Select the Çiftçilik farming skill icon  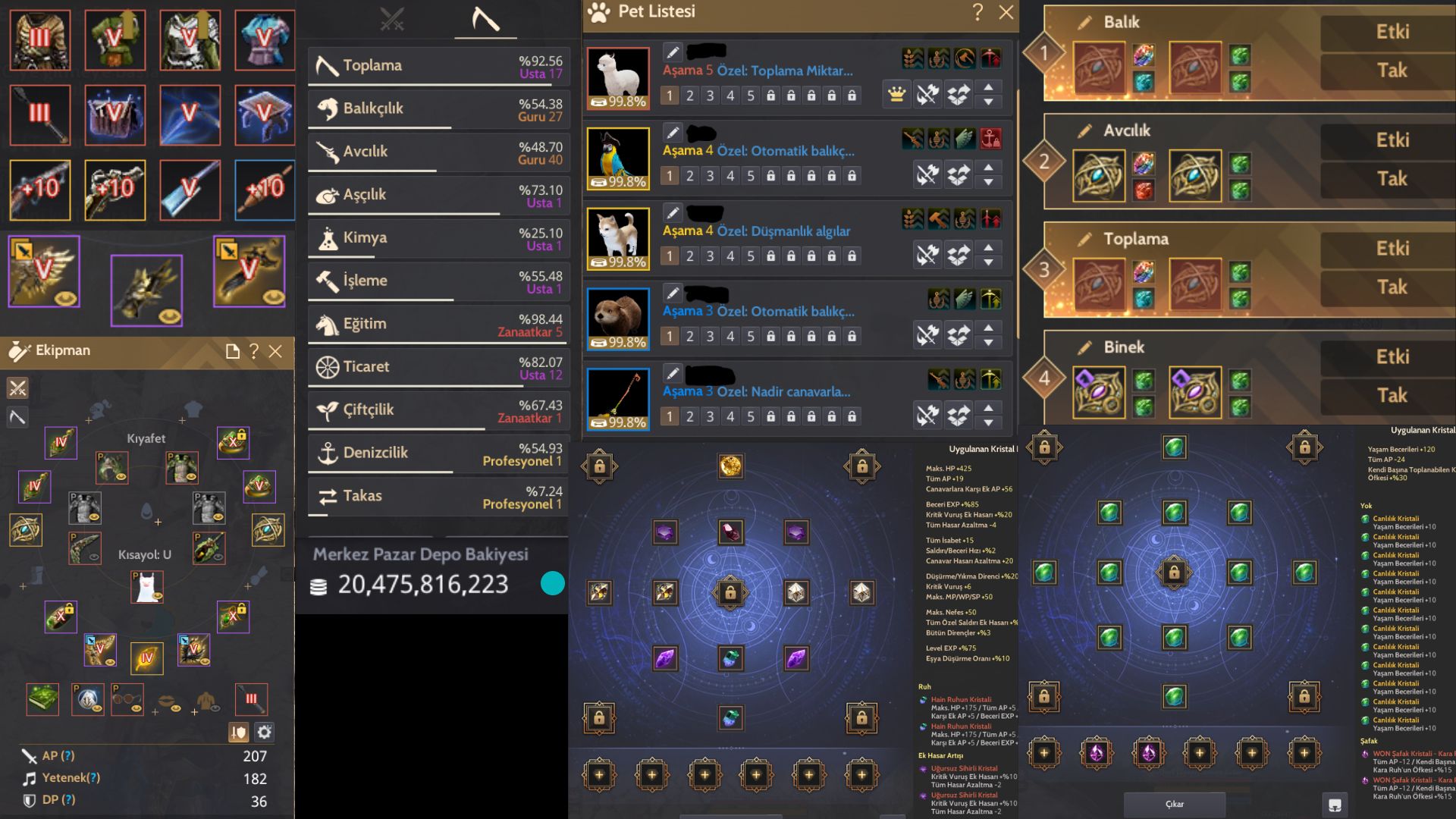[x=328, y=409]
